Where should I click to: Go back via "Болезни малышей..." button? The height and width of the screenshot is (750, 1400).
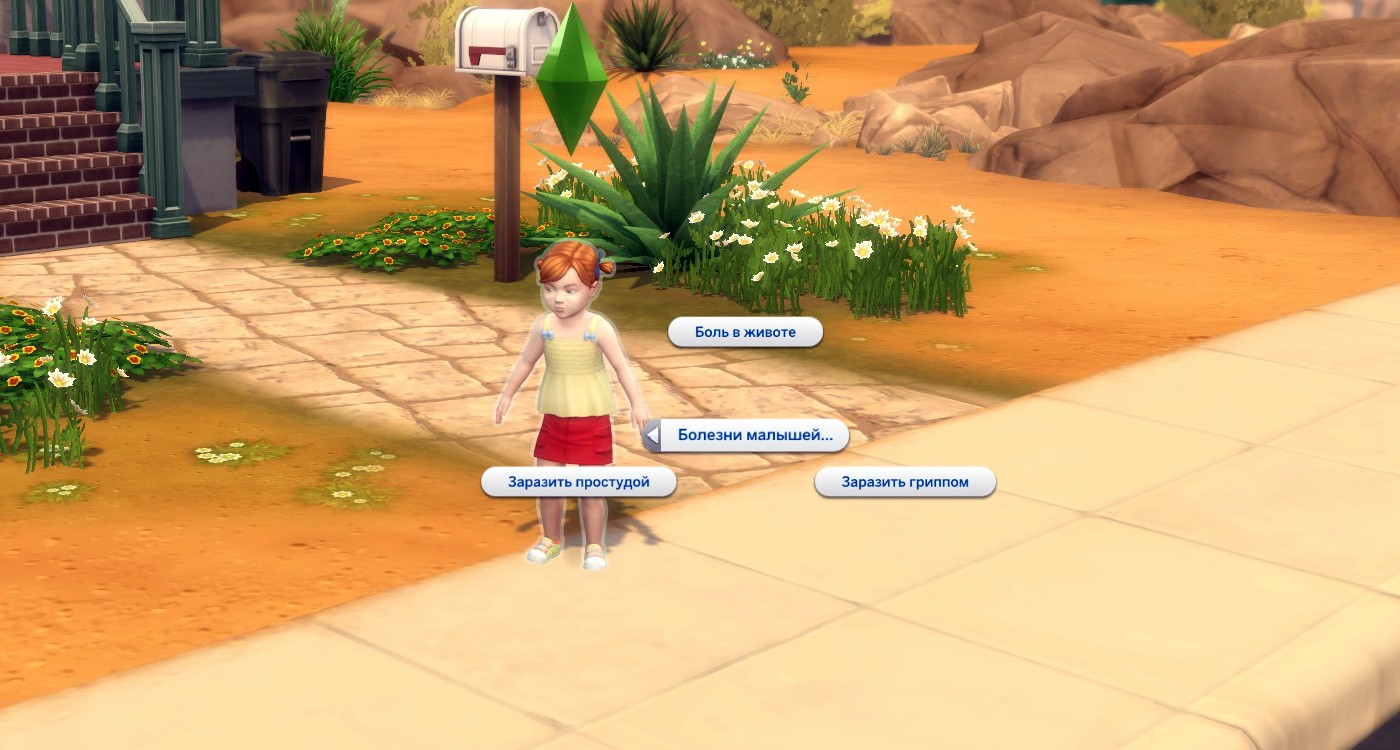745,435
